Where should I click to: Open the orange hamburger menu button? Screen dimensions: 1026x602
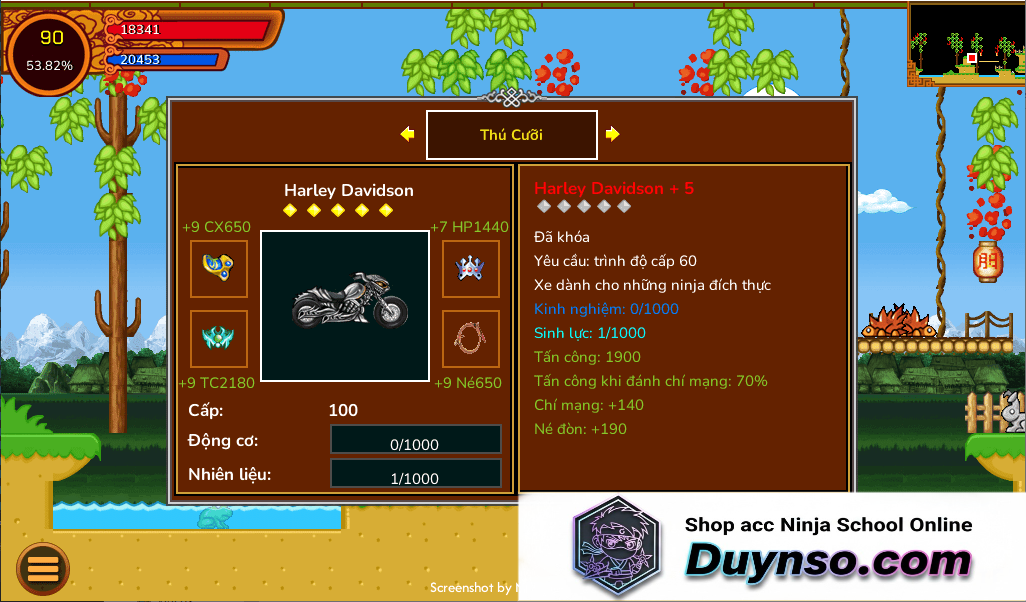point(43,569)
